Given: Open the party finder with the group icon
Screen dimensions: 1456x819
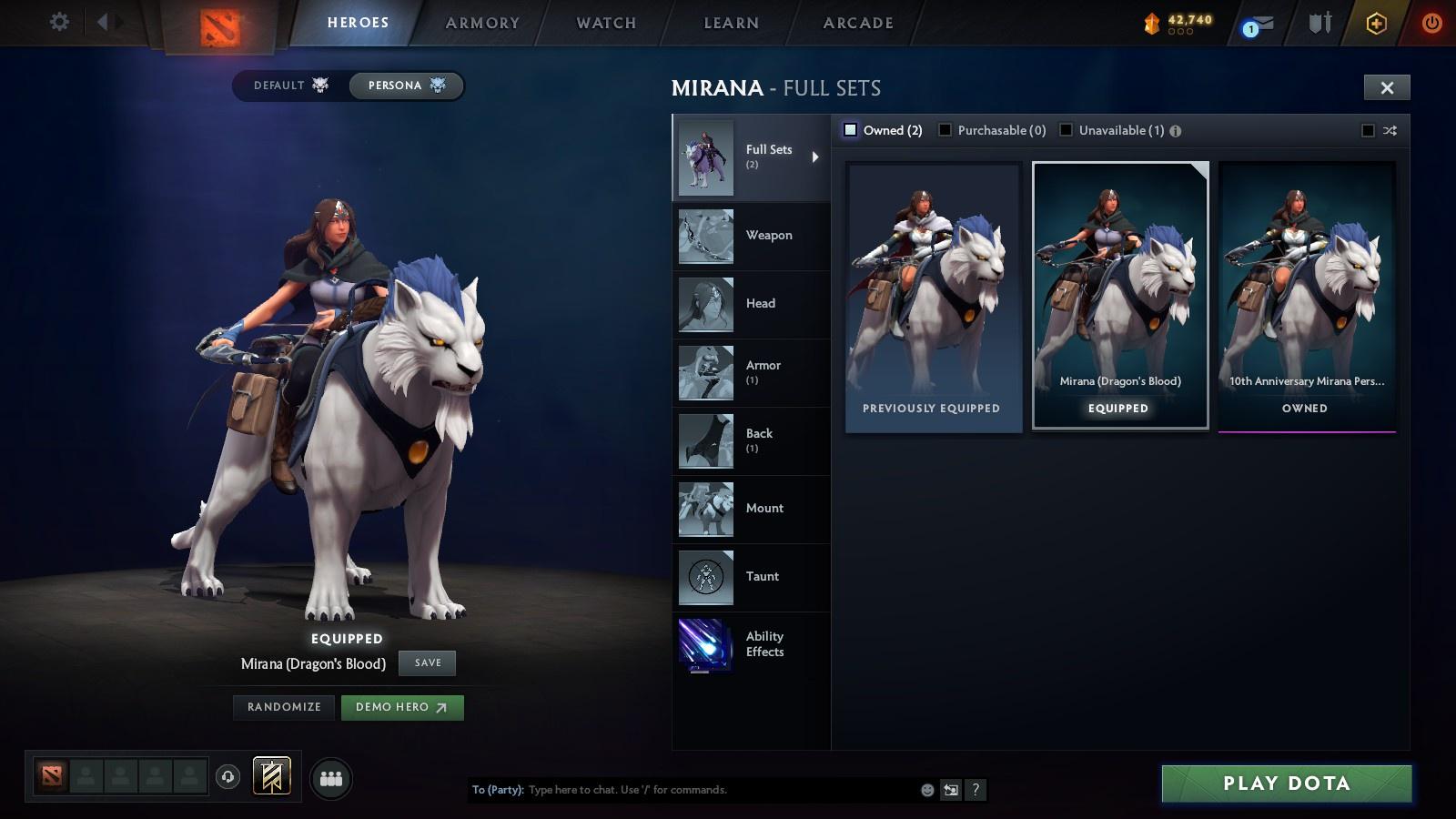Looking at the screenshot, I should tap(332, 778).
